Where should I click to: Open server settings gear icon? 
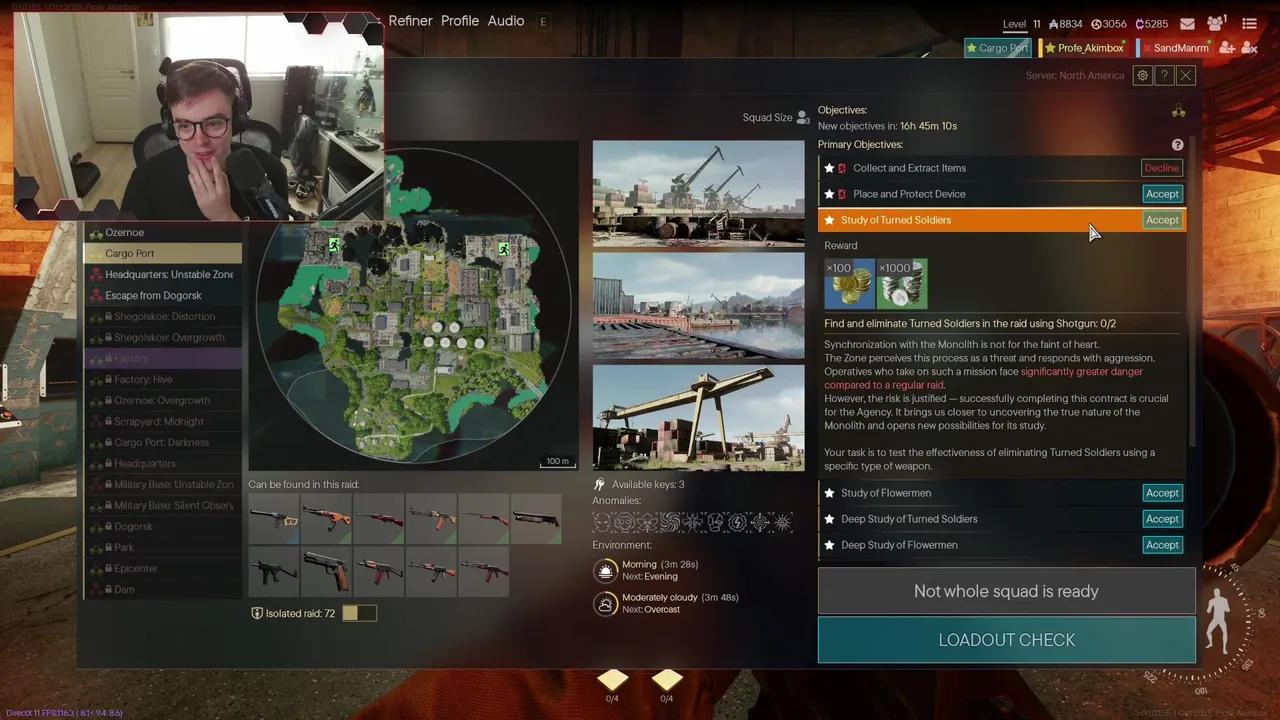point(1142,76)
